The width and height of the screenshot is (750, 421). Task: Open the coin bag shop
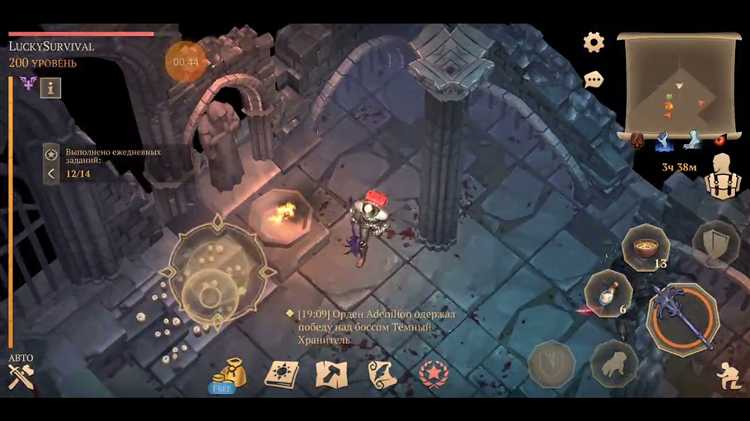[226, 374]
